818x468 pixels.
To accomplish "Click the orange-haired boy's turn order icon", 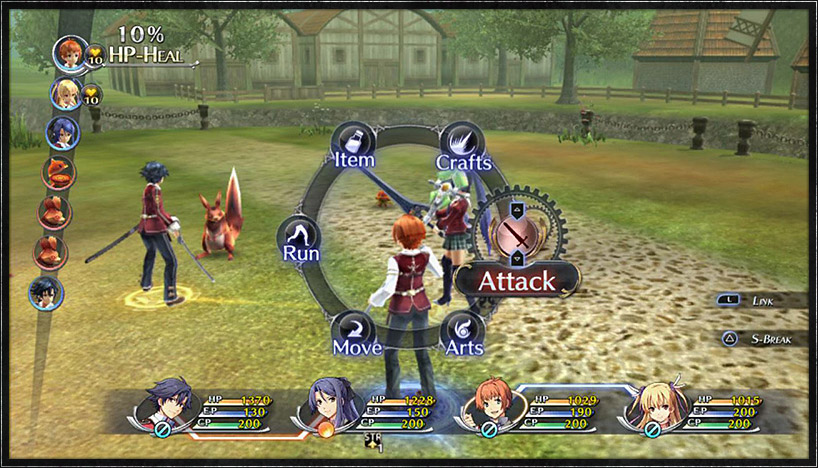I will pyautogui.click(x=71, y=53).
